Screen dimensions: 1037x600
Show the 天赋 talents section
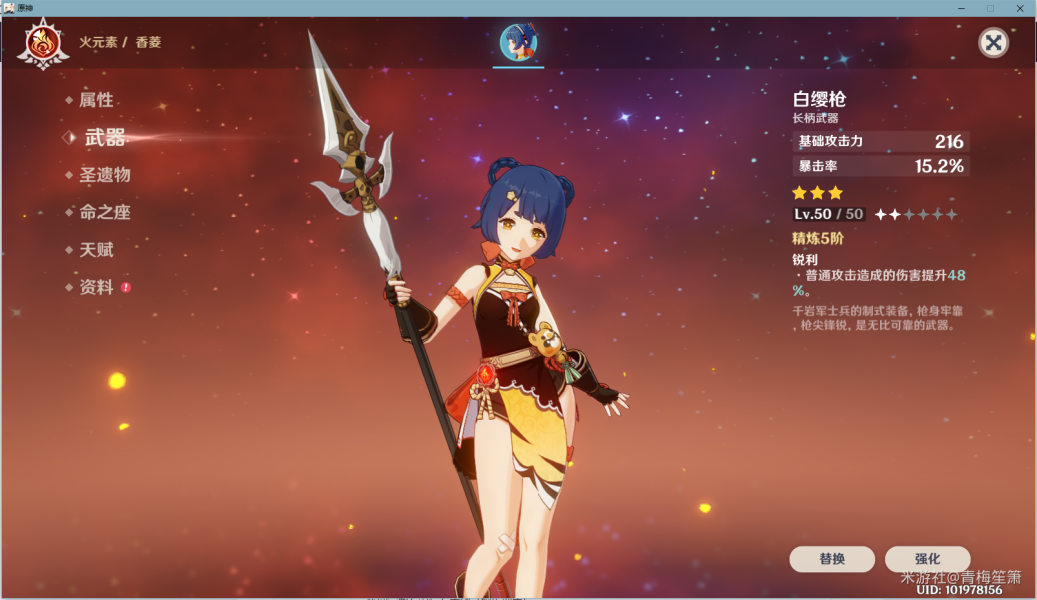96,250
